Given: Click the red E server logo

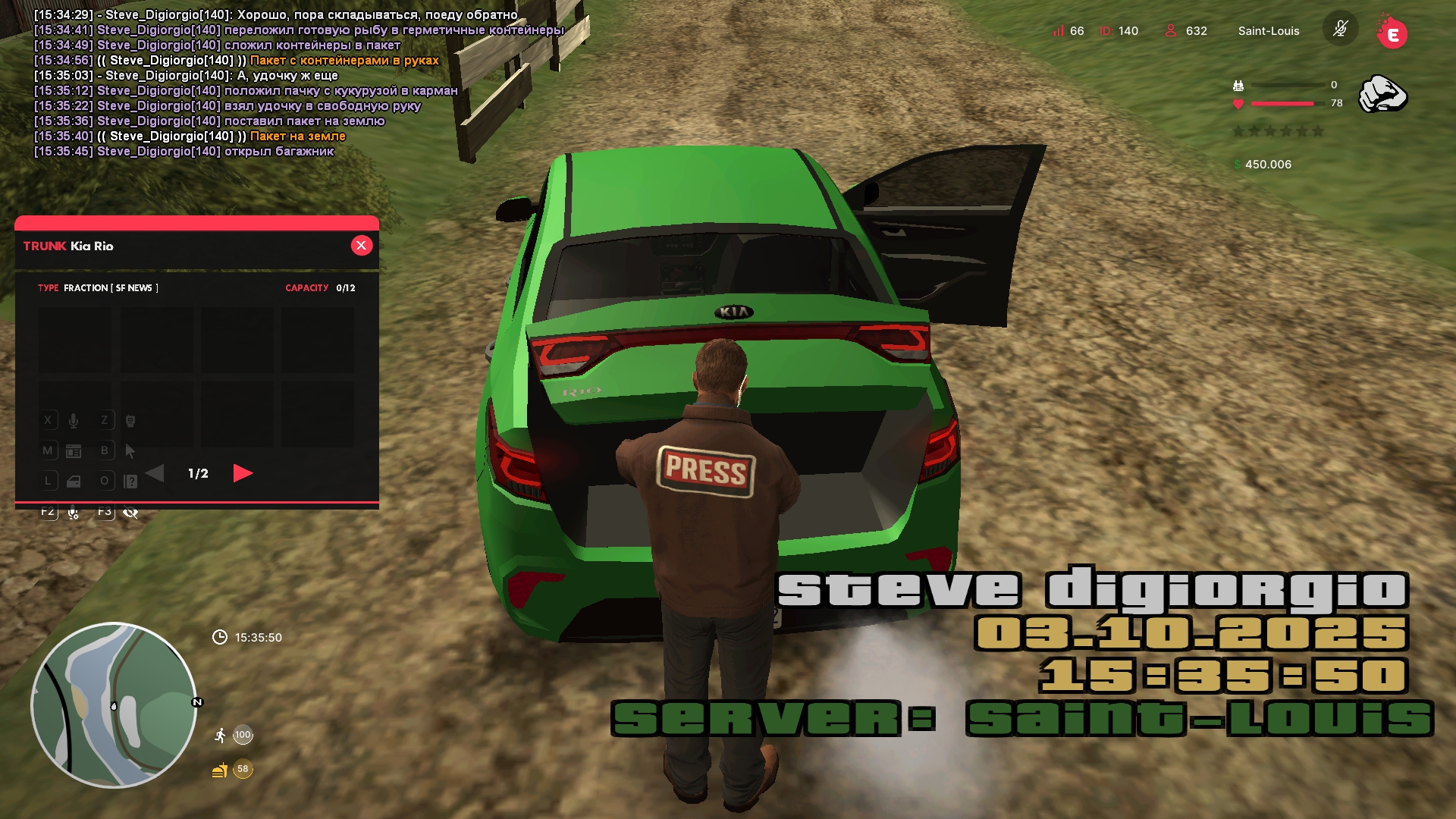Looking at the screenshot, I should tap(1392, 33).
